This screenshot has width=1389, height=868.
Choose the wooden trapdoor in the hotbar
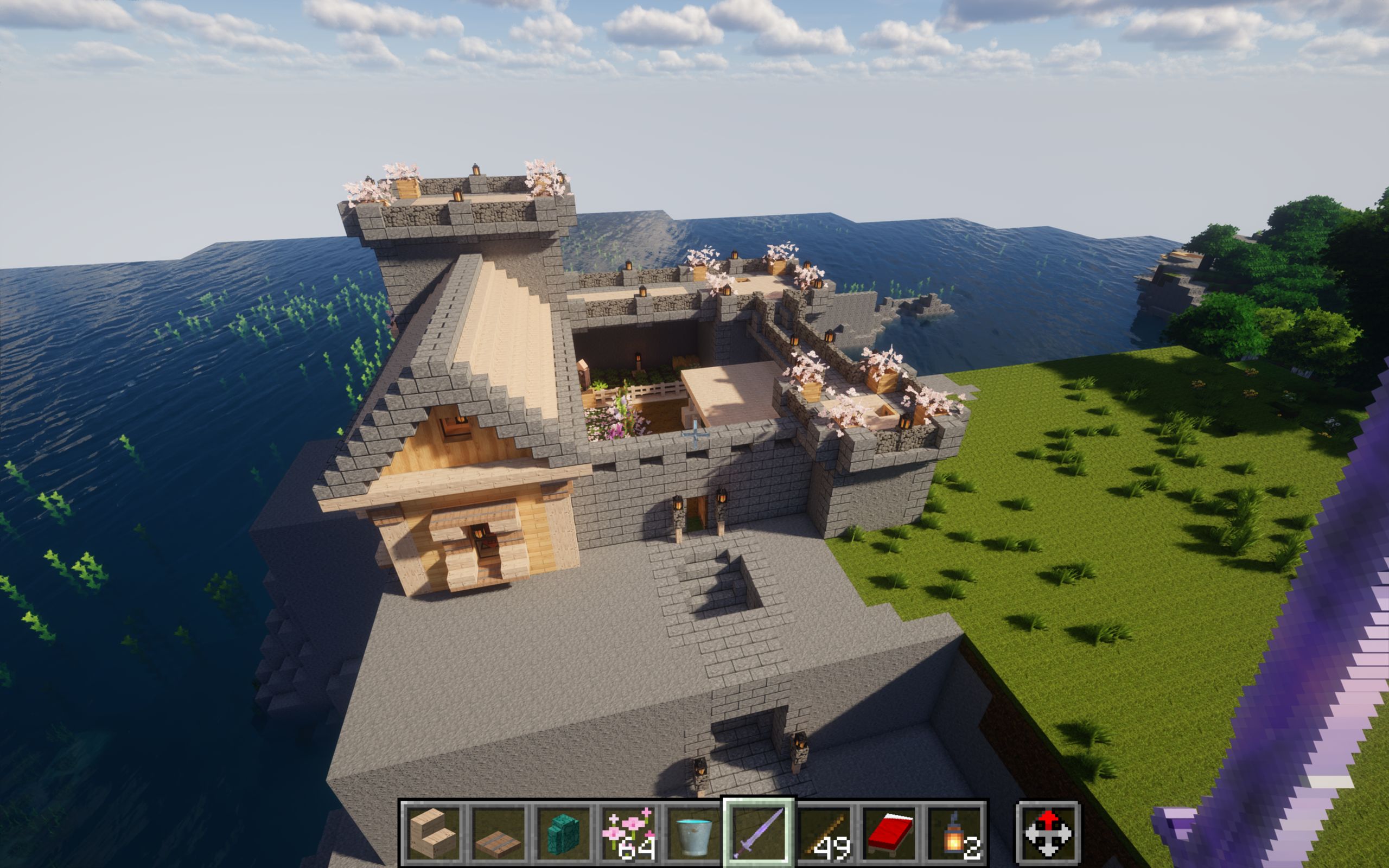(498, 832)
